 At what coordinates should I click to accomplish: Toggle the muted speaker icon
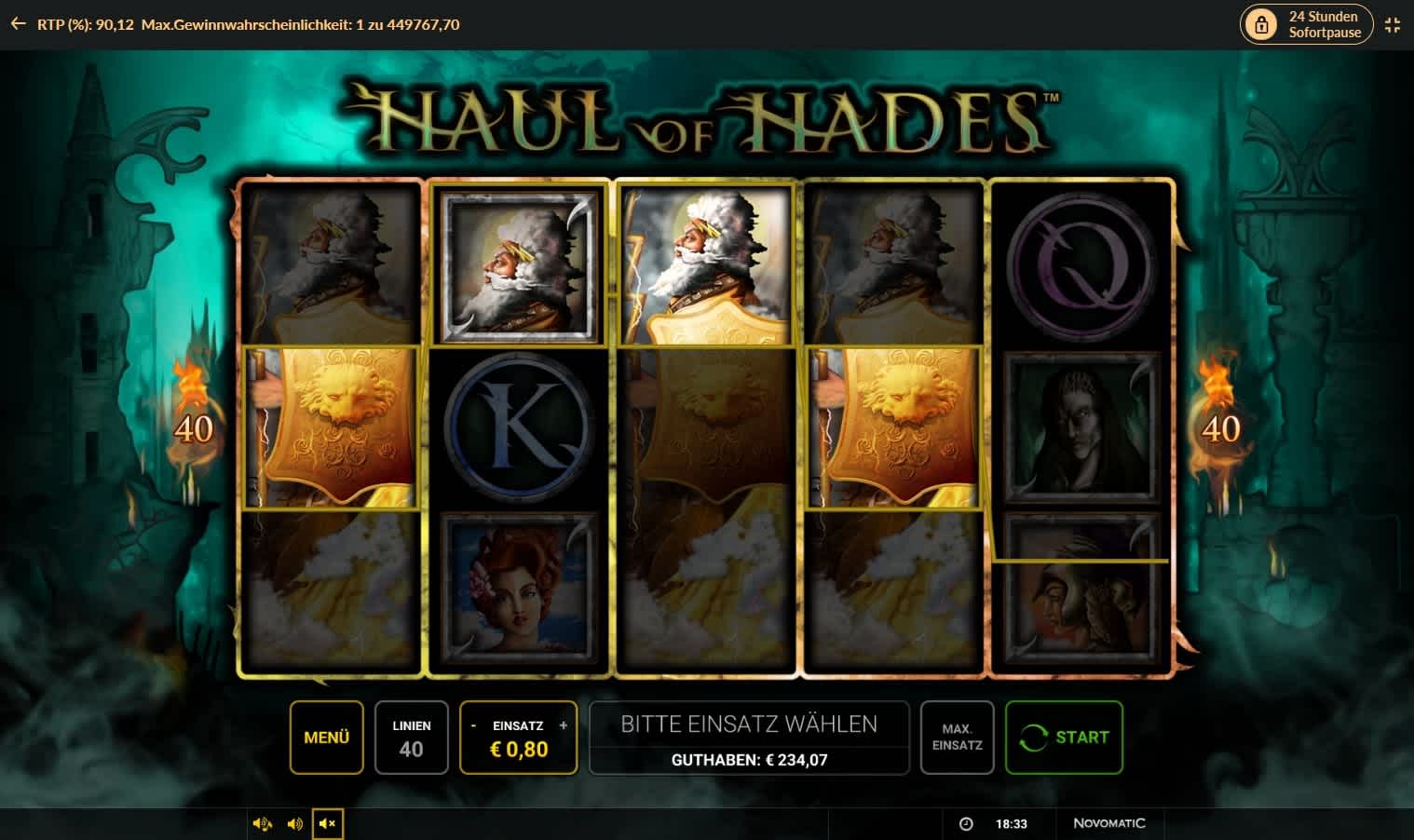[327, 824]
